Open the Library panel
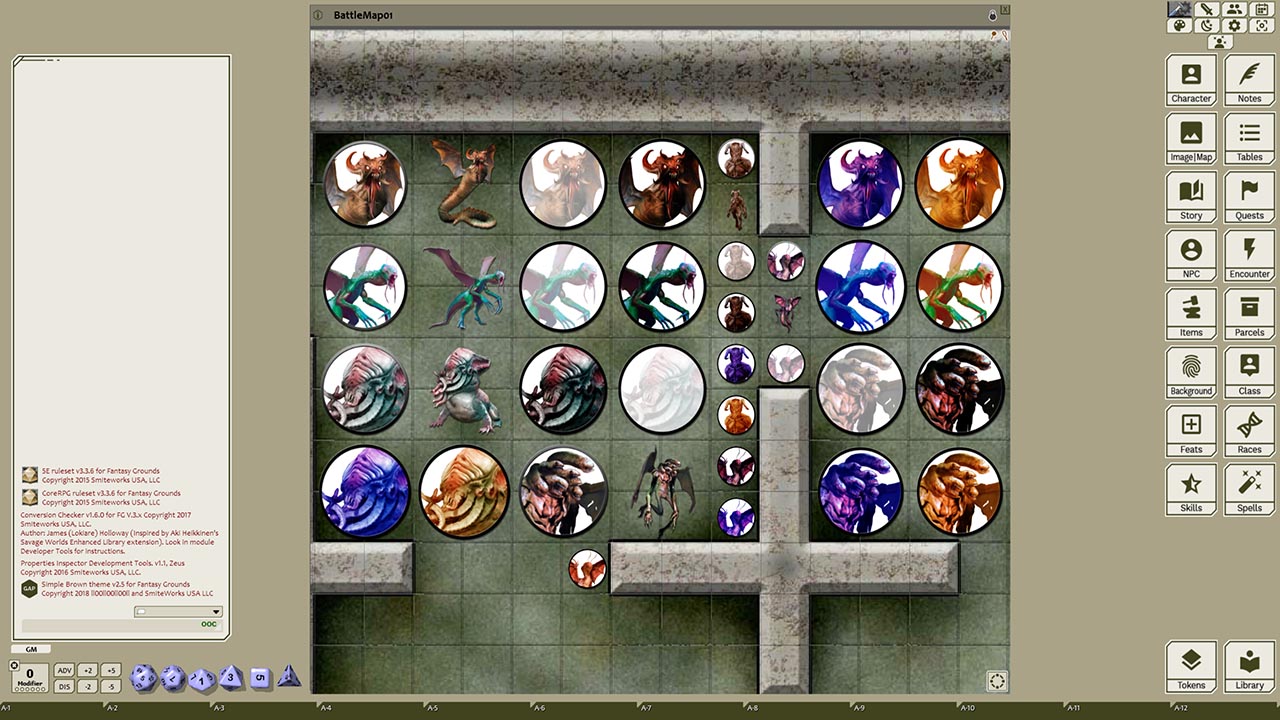 [x=1249, y=666]
